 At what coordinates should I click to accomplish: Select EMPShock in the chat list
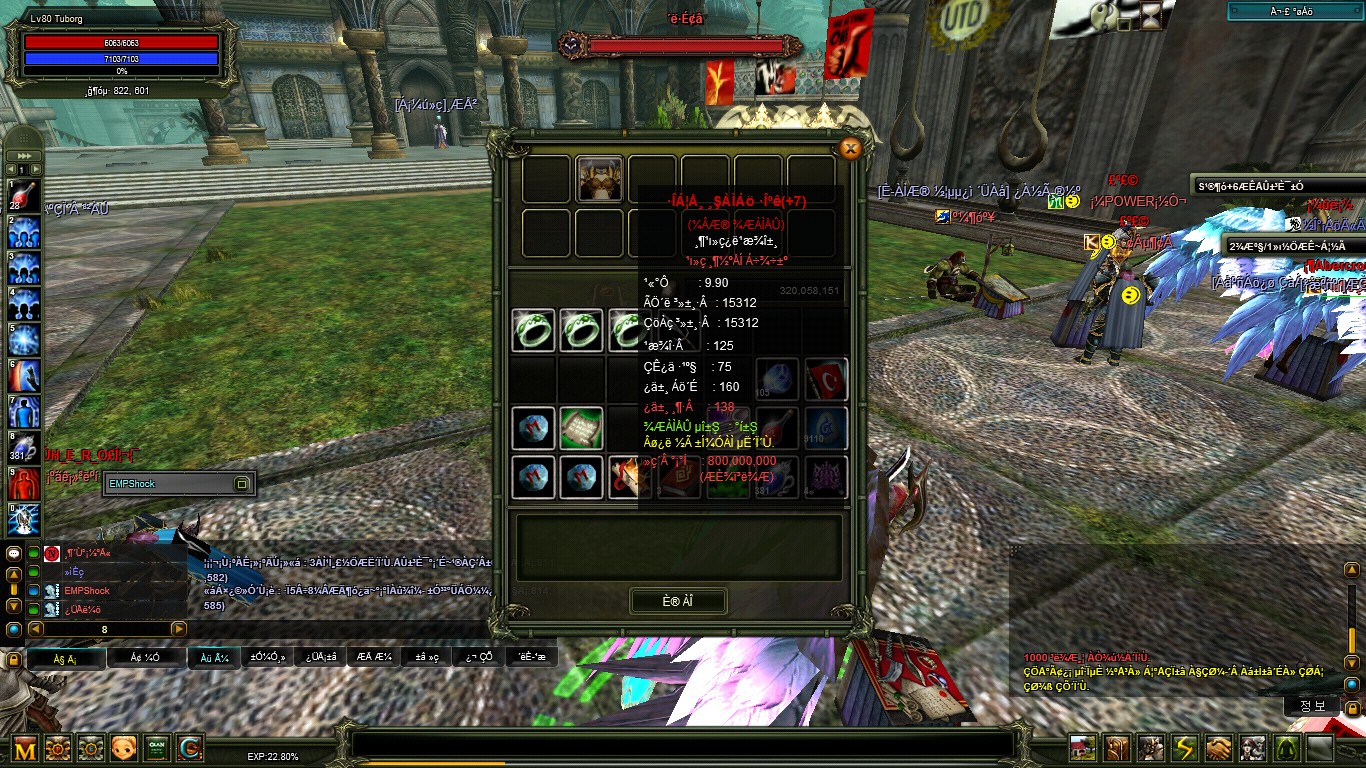(87, 591)
